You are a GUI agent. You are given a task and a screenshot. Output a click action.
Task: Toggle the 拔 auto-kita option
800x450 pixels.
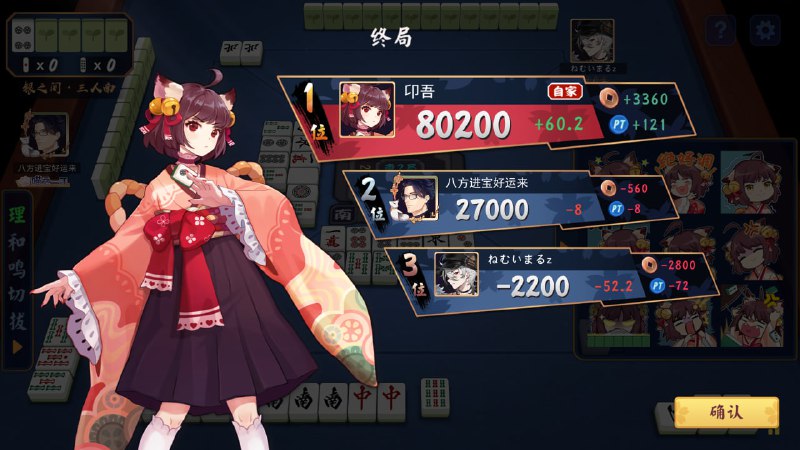pyautogui.click(x=17, y=324)
